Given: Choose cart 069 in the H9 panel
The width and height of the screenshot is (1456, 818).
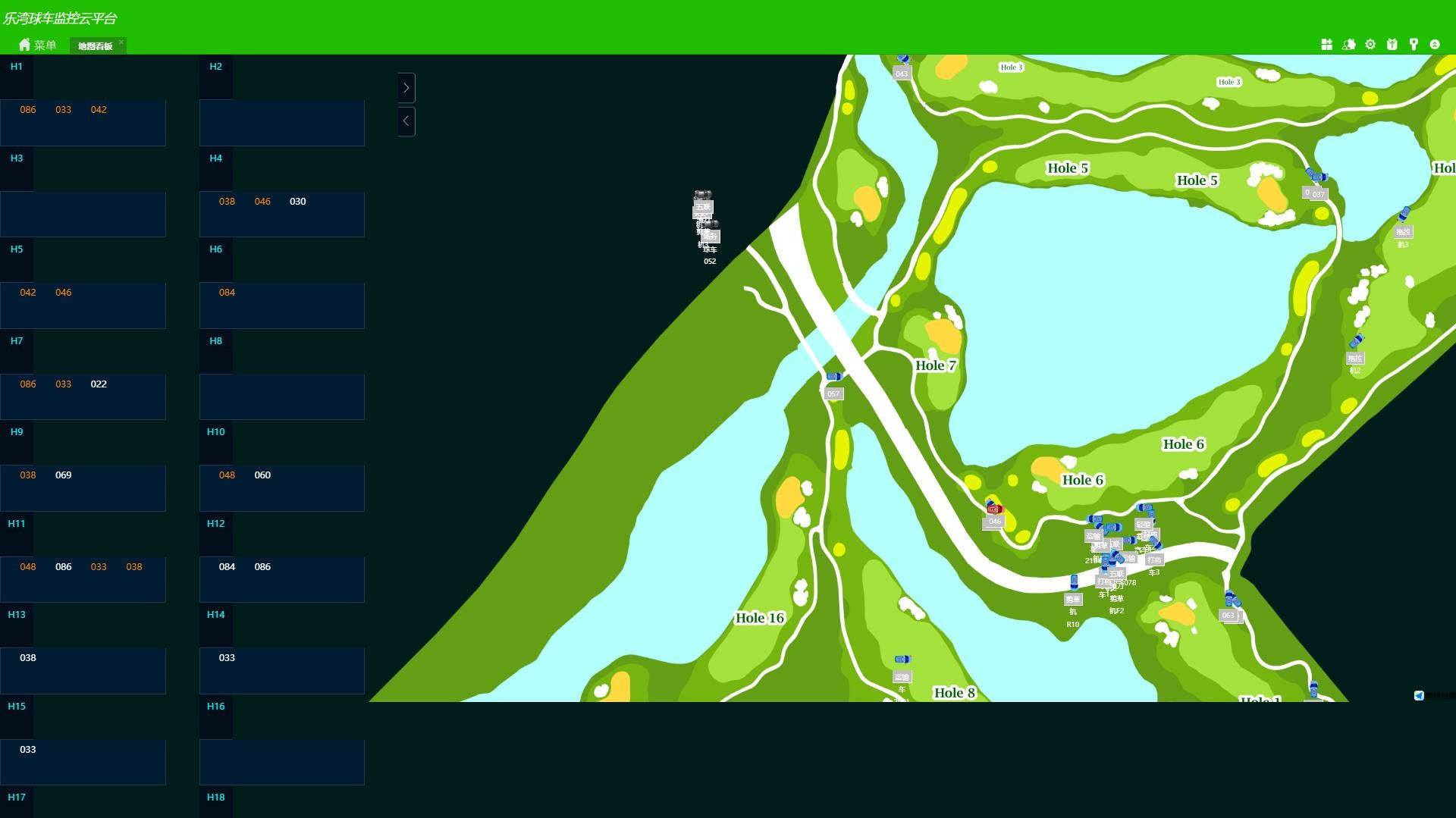Looking at the screenshot, I should click(x=64, y=475).
